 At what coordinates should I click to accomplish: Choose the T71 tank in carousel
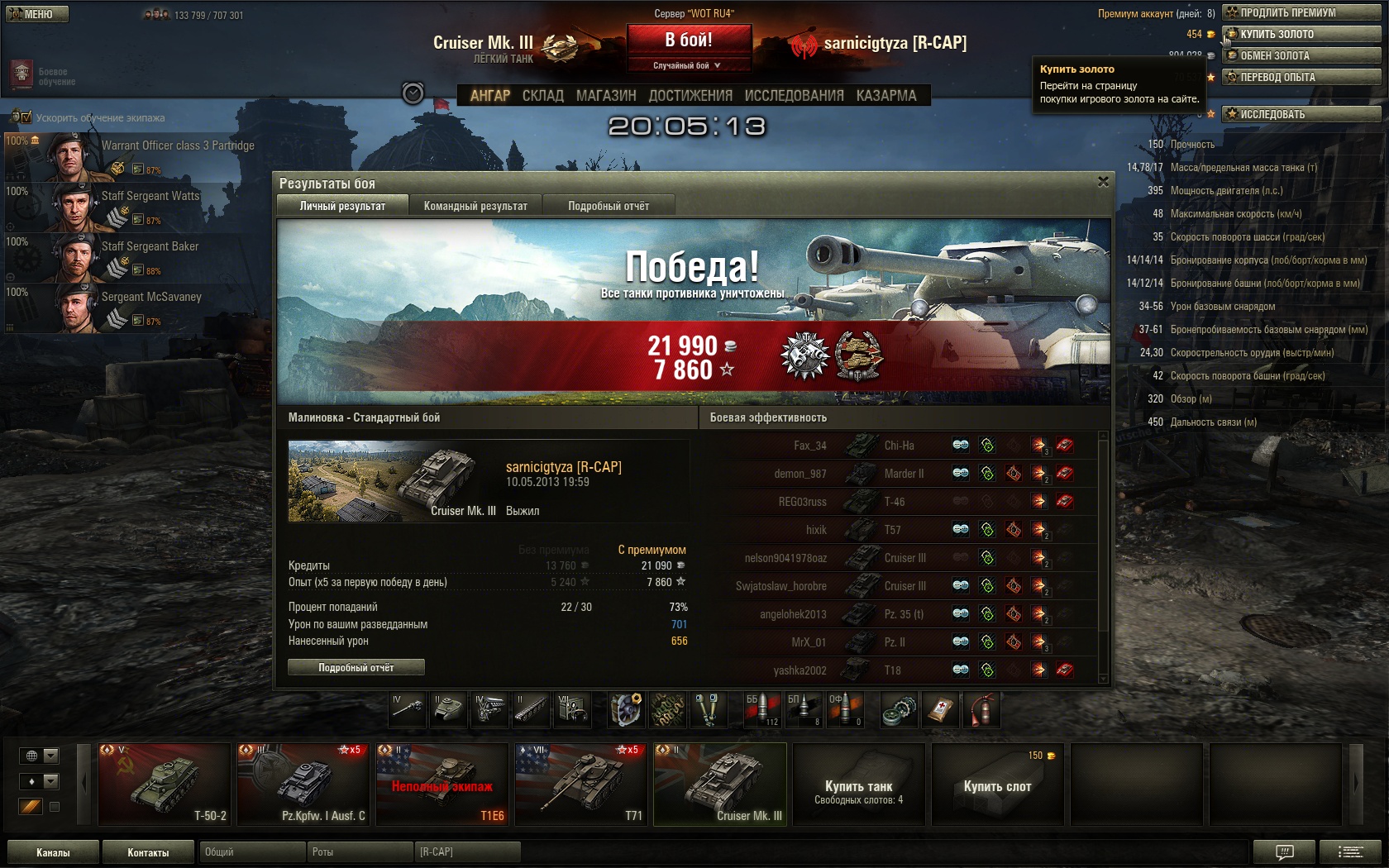pos(581,784)
